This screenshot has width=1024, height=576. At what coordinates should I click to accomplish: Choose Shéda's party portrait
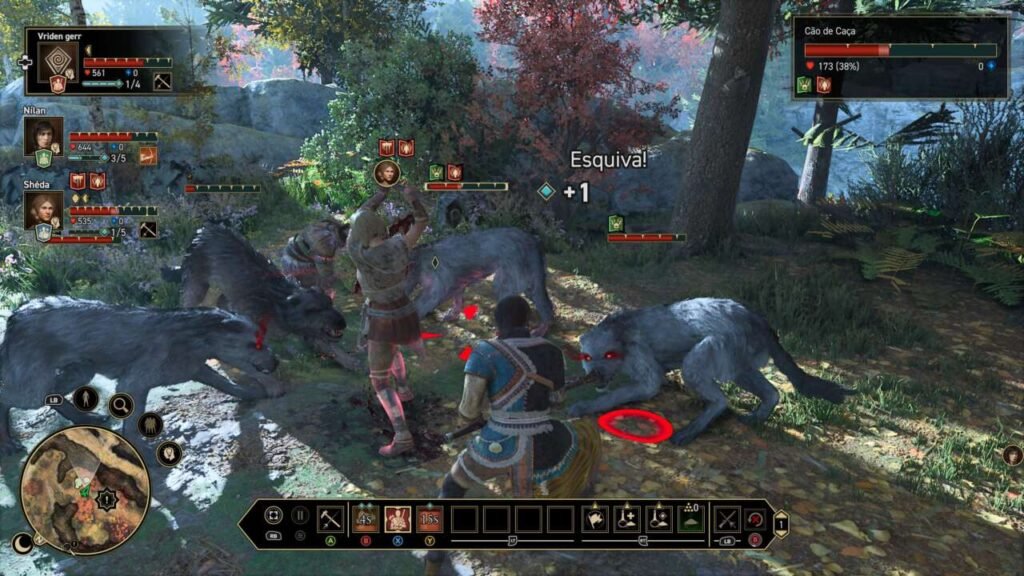pyautogui.click(x=43, y=210)
